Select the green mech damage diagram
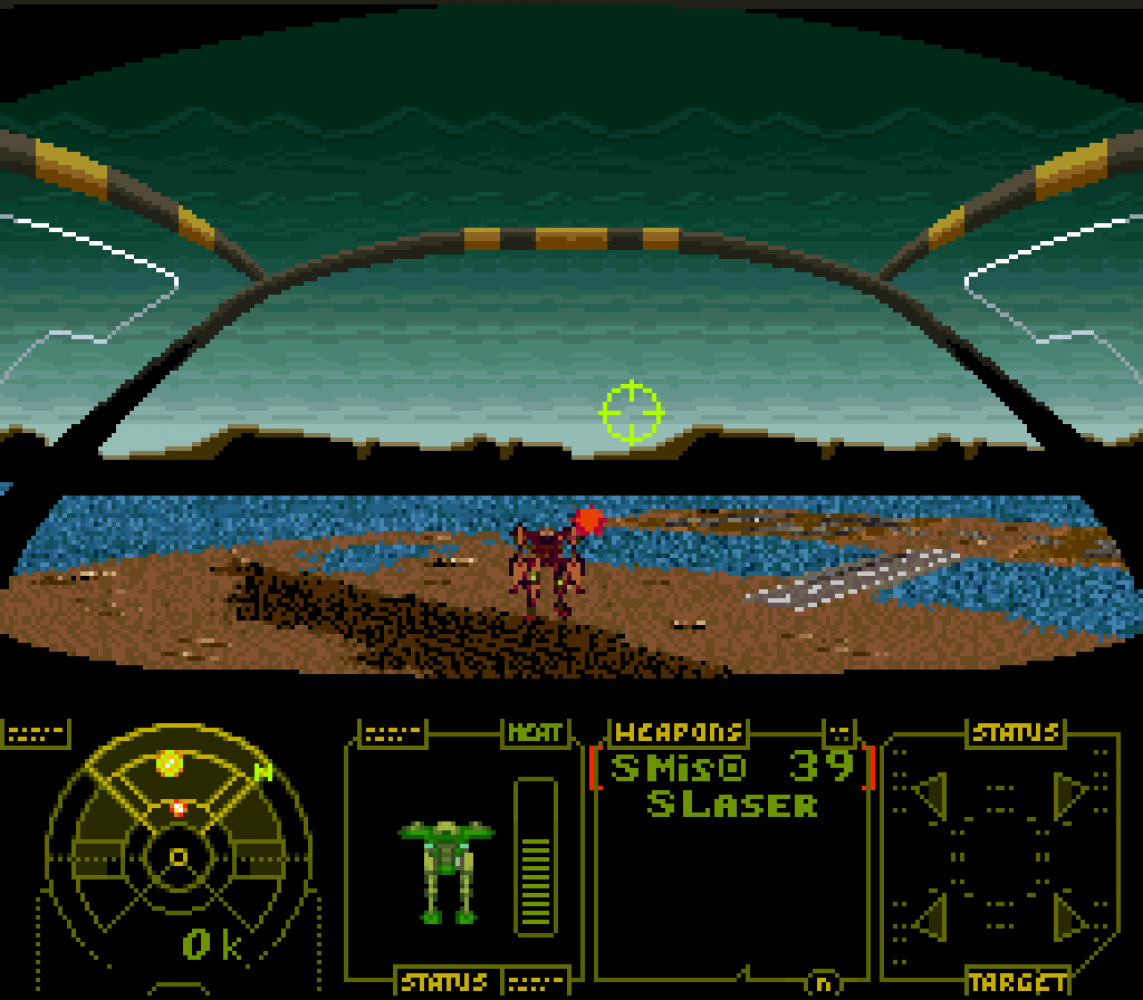This screenshot has height=1000, width=1143. pos(446,867)
